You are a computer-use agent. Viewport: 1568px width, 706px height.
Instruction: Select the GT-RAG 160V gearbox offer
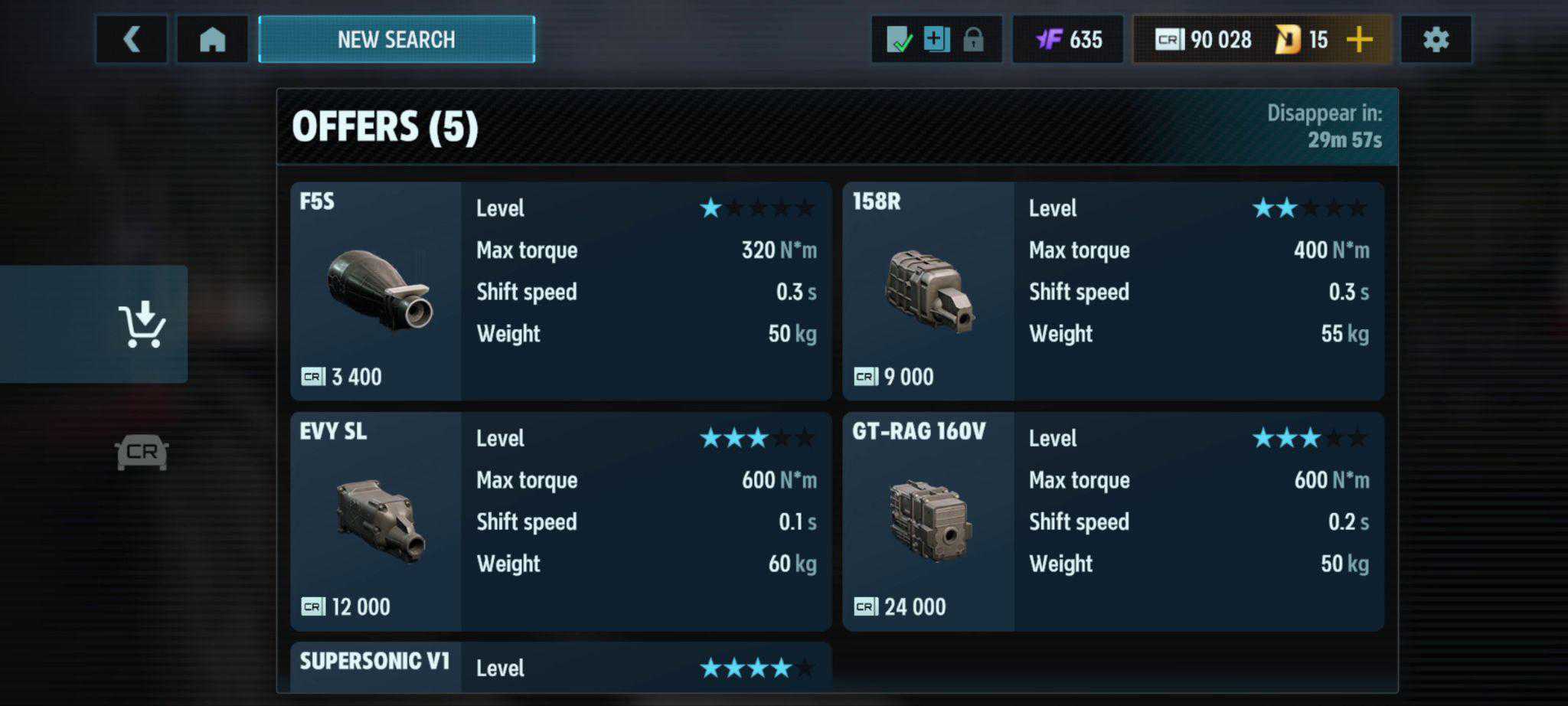[1113, 521]
